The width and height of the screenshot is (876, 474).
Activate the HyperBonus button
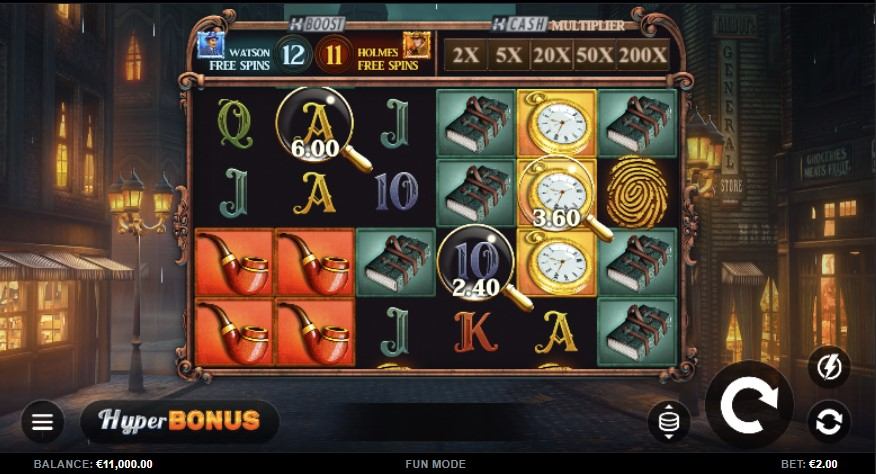pos(180,420)
